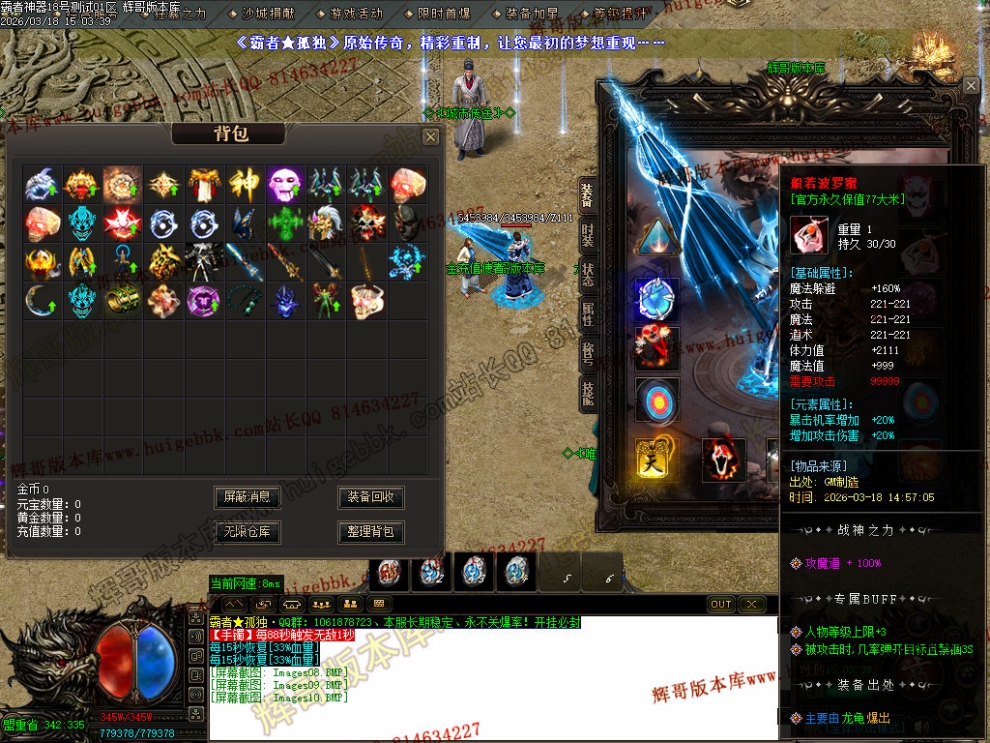Select the crescent moon blade item

pyautogui.click(x=40, y=299)
